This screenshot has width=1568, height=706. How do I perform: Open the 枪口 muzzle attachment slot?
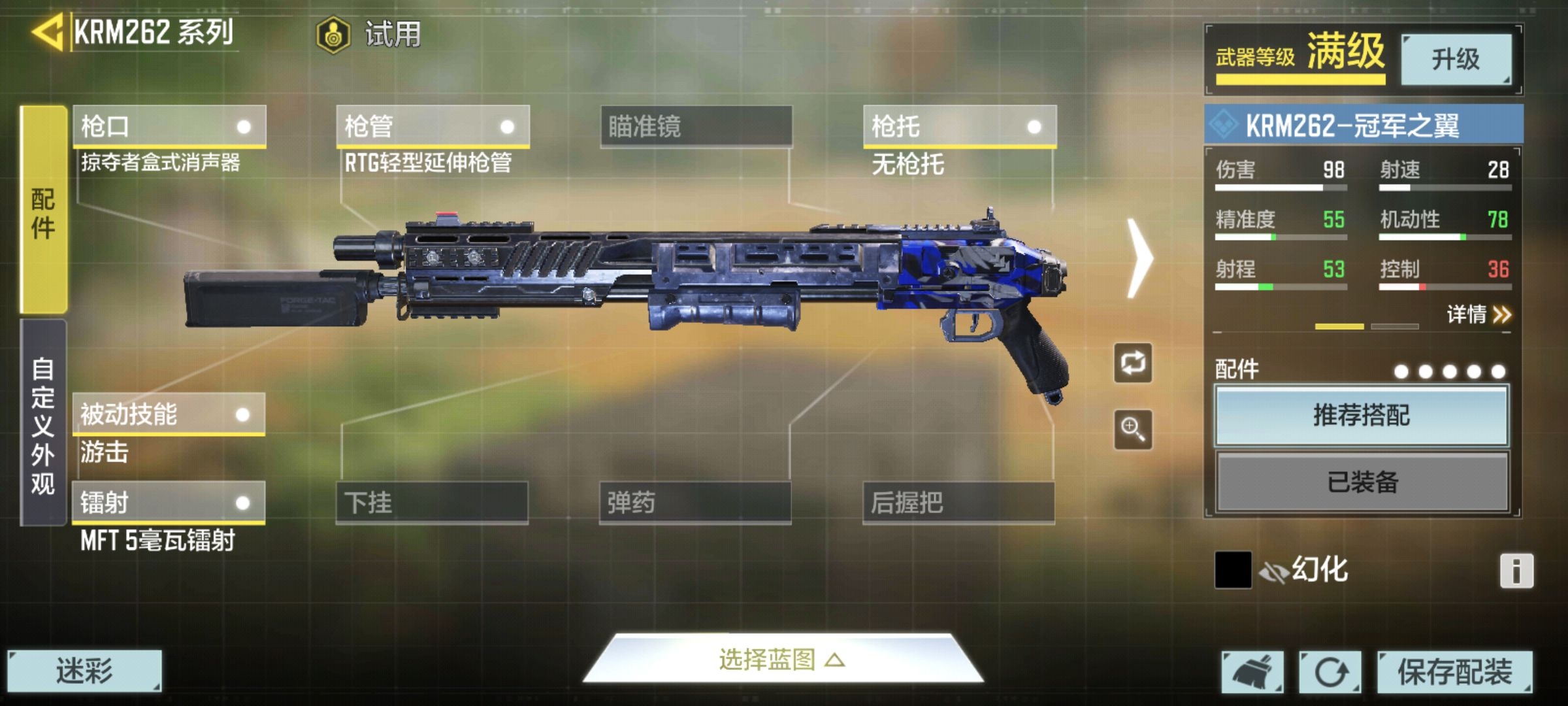[x=169, y=126]
